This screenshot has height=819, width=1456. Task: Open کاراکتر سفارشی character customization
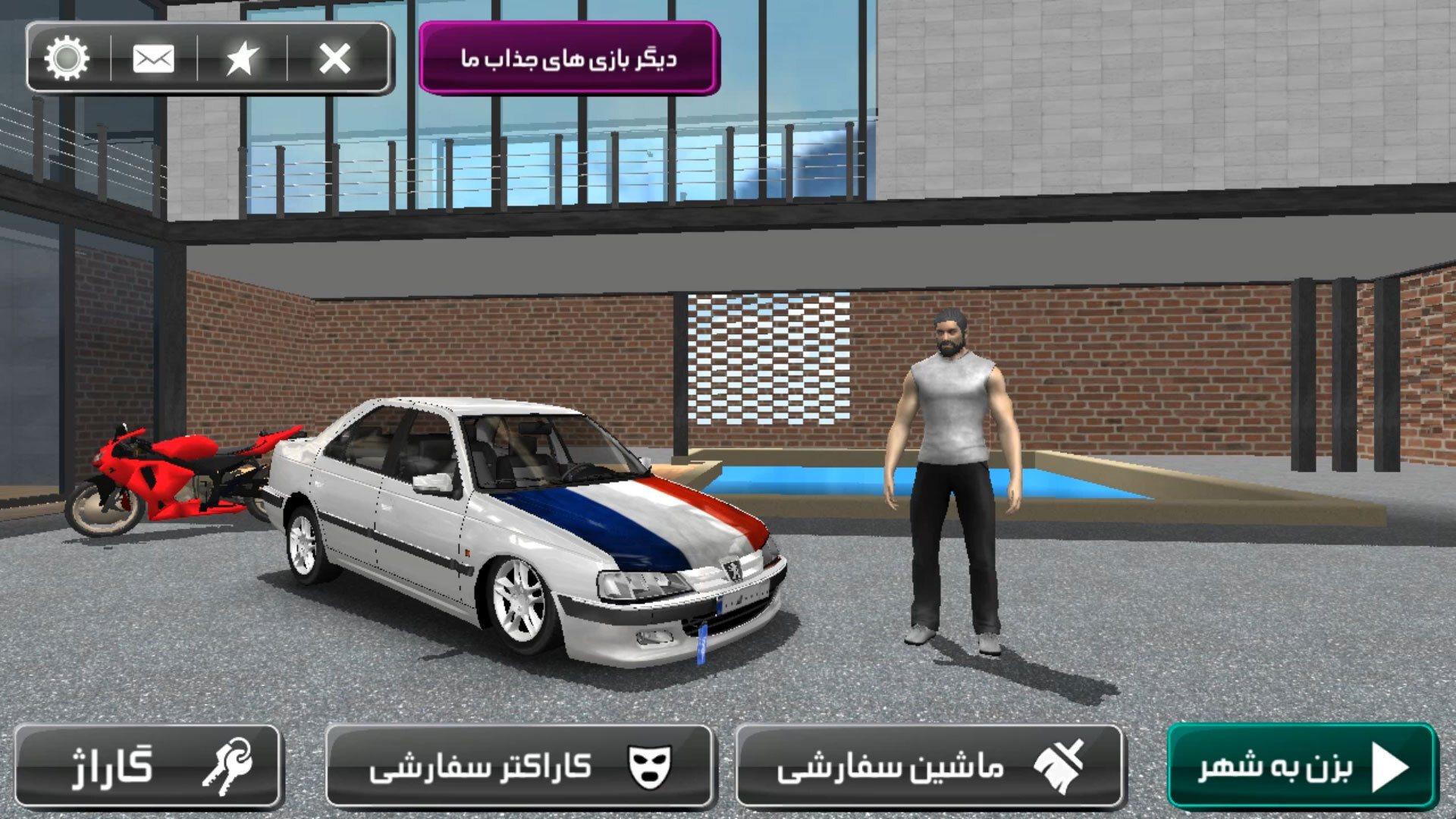click(519, 766)
